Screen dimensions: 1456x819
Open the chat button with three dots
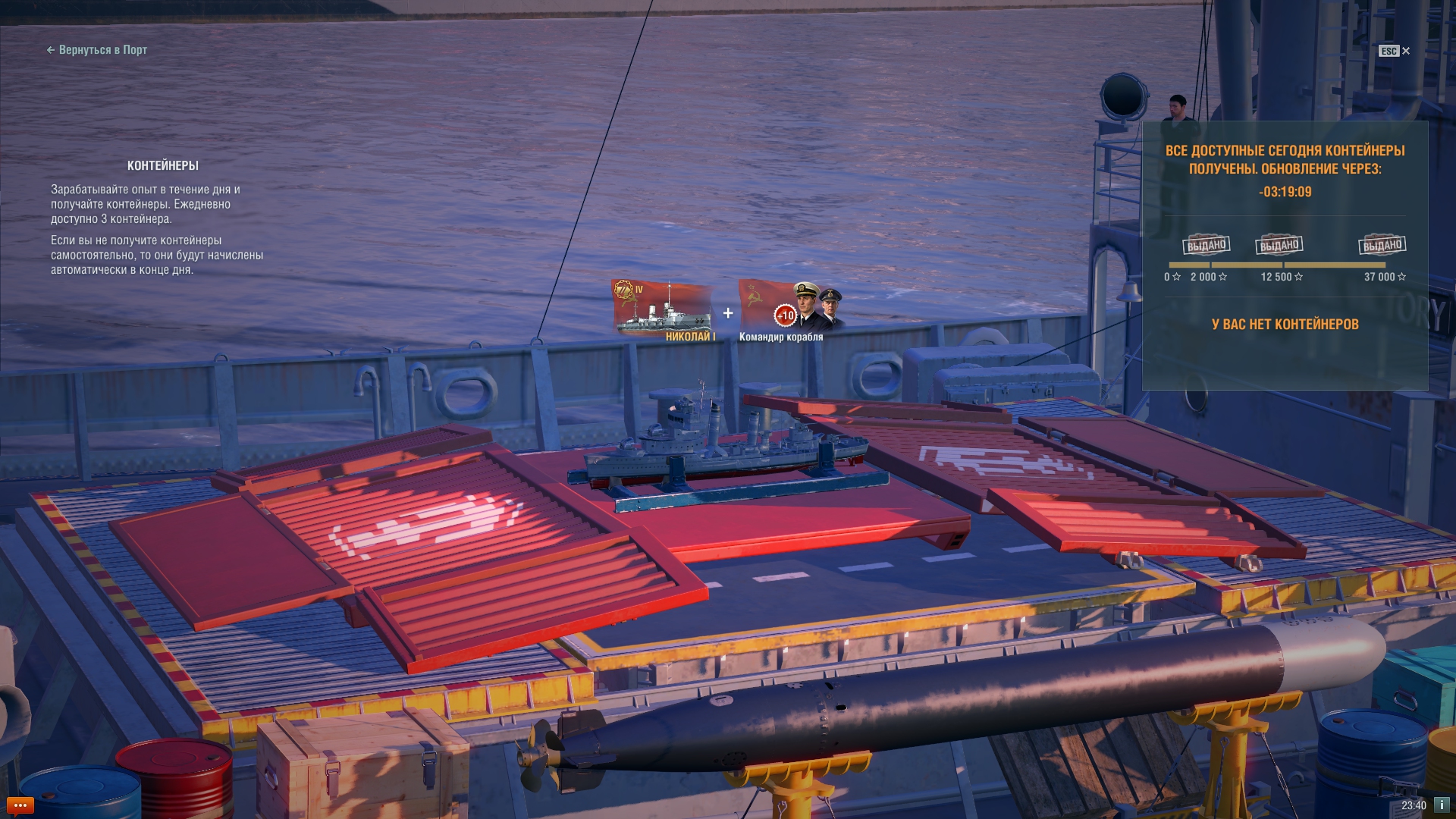tap(20, 805)
